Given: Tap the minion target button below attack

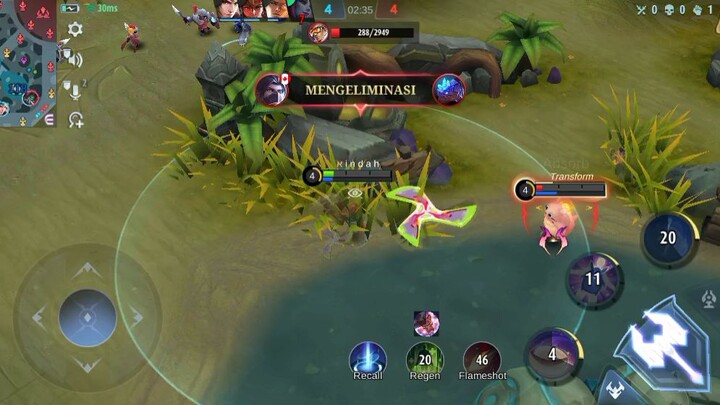Looking at the screenshot, I should tap(616, 390).
